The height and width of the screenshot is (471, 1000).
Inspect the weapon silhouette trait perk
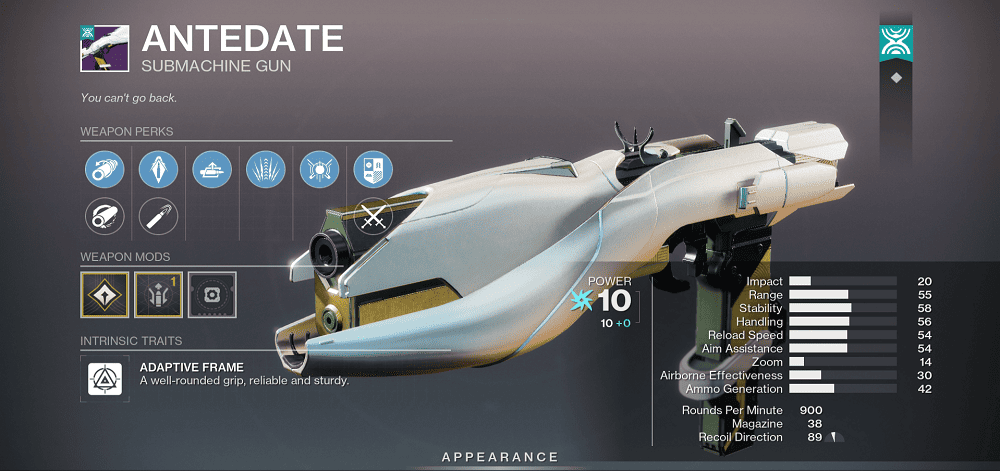pyautogui.click(x=212, y=168)
